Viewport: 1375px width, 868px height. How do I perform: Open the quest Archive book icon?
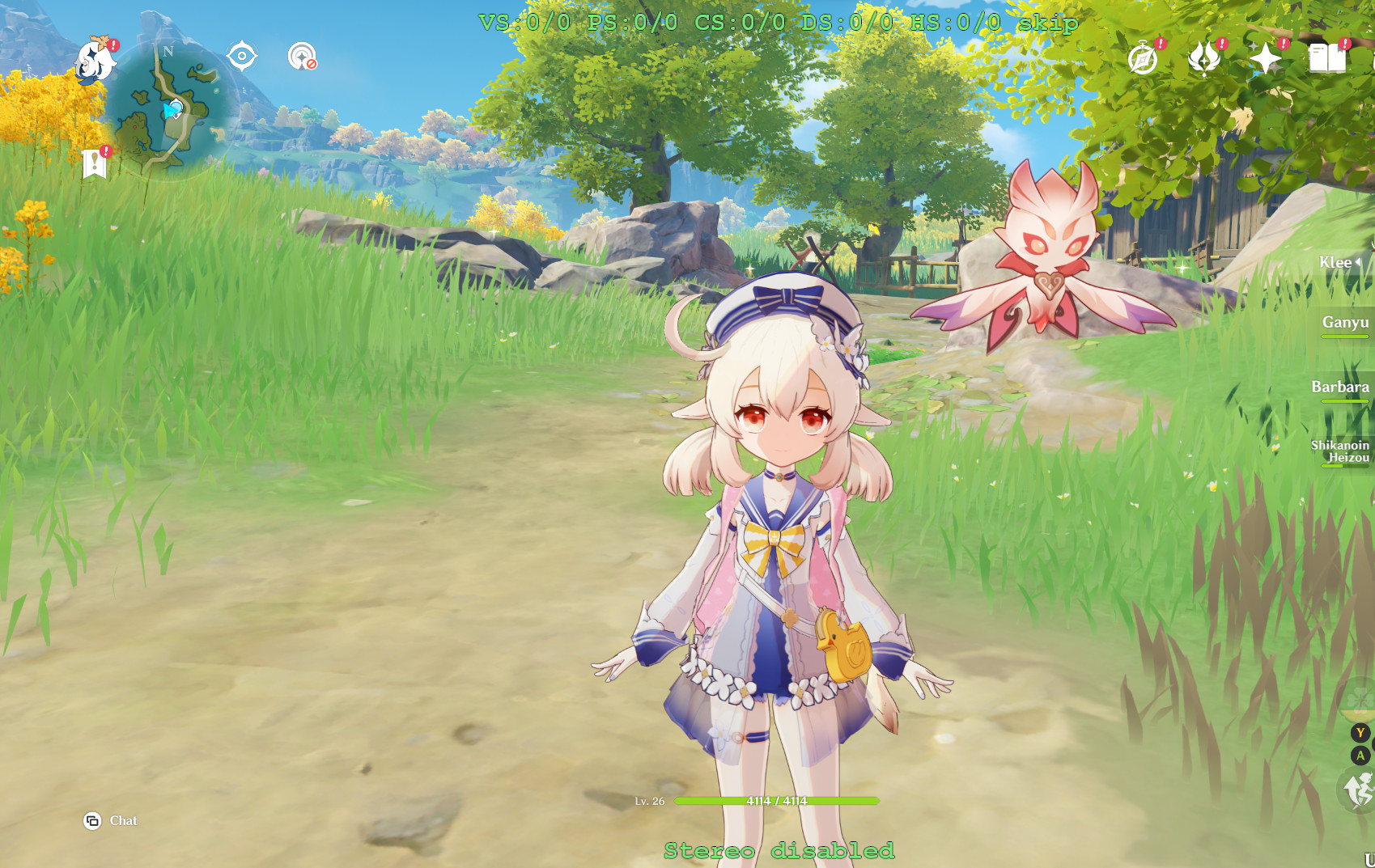tap(1327, 57)
